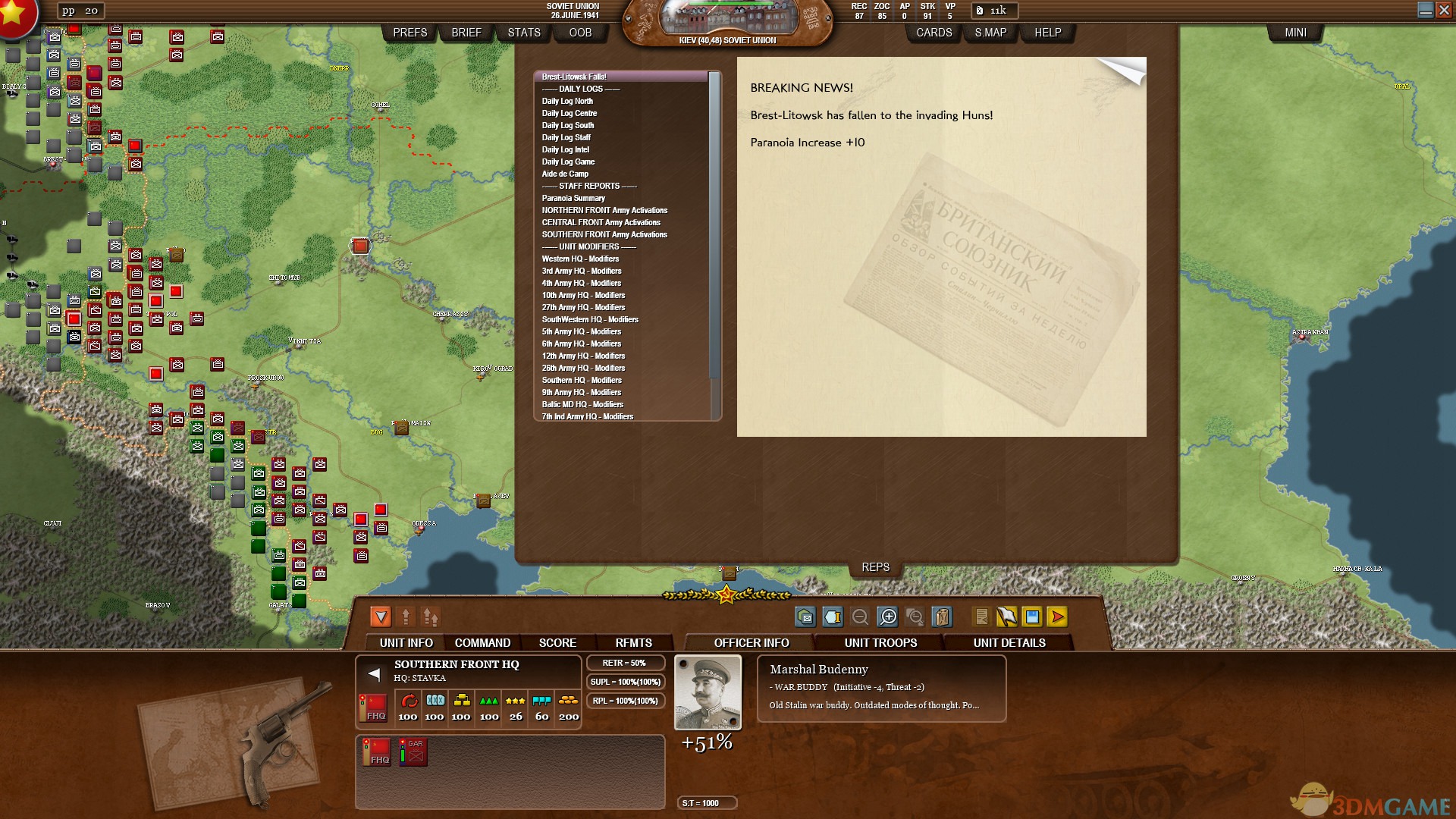Viewport: 1456px width, 819px height.
Task: Open the fuel canister supply icon
Action: [x=943, y=617]
